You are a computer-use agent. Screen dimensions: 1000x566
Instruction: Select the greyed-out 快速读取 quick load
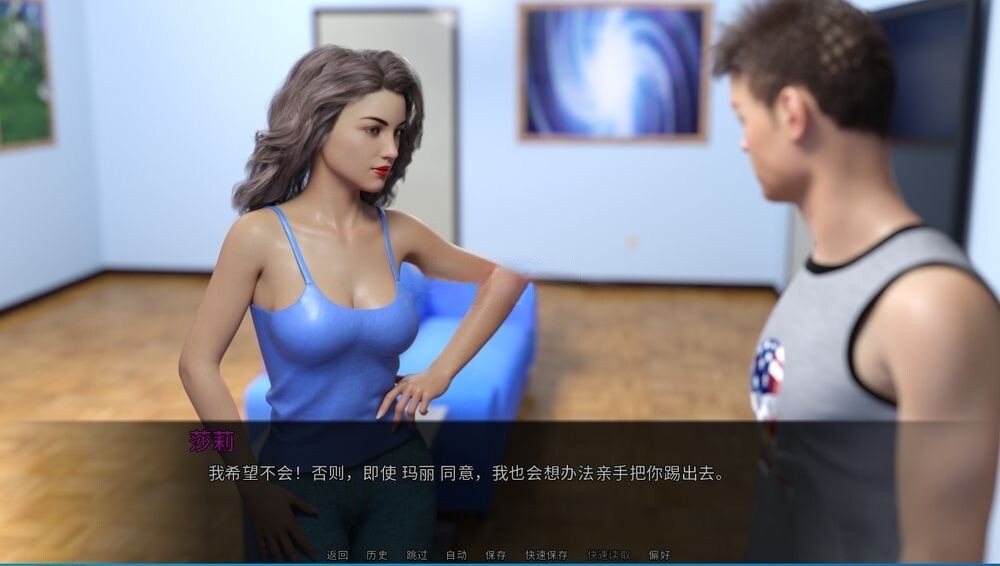(608, 555)
